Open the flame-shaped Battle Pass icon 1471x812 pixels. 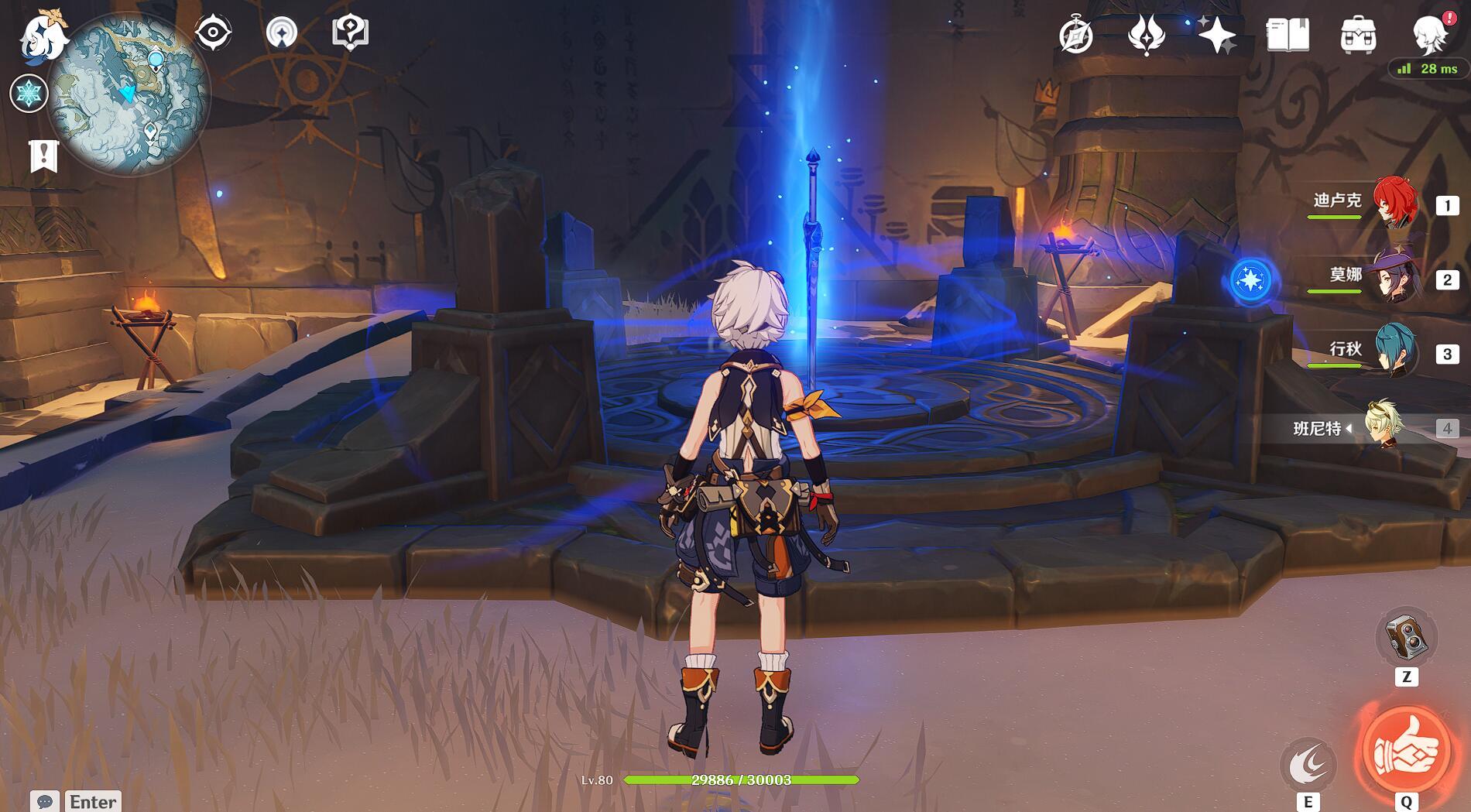pyautogui.click(x=1147, y=35)
